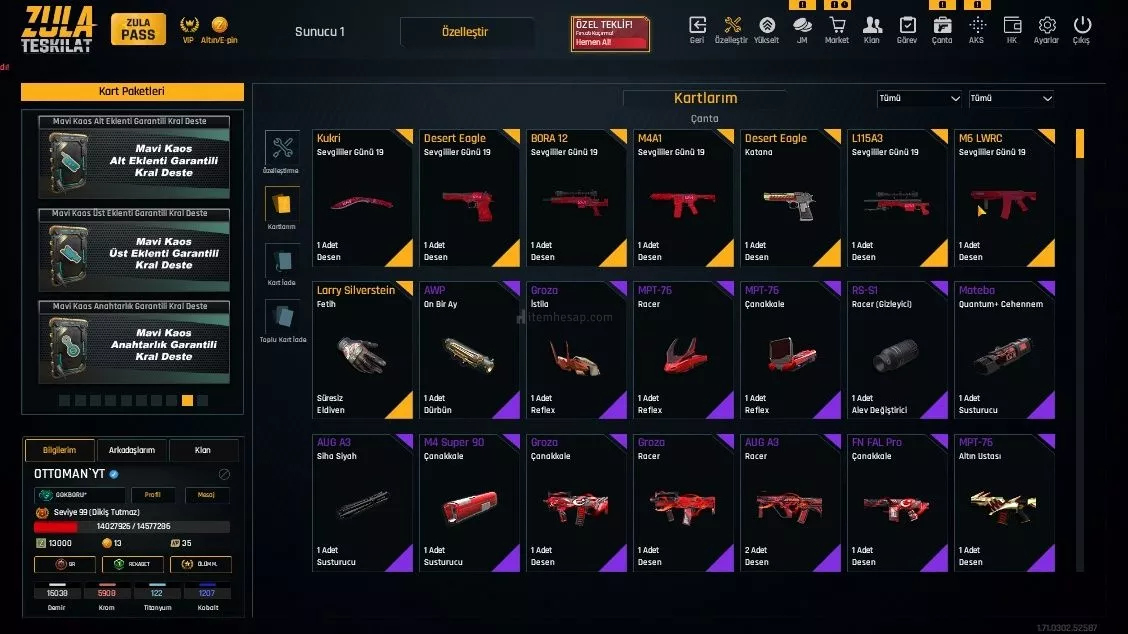Open the Klan menu icon

pyautogui.click(x=872, y=28)
